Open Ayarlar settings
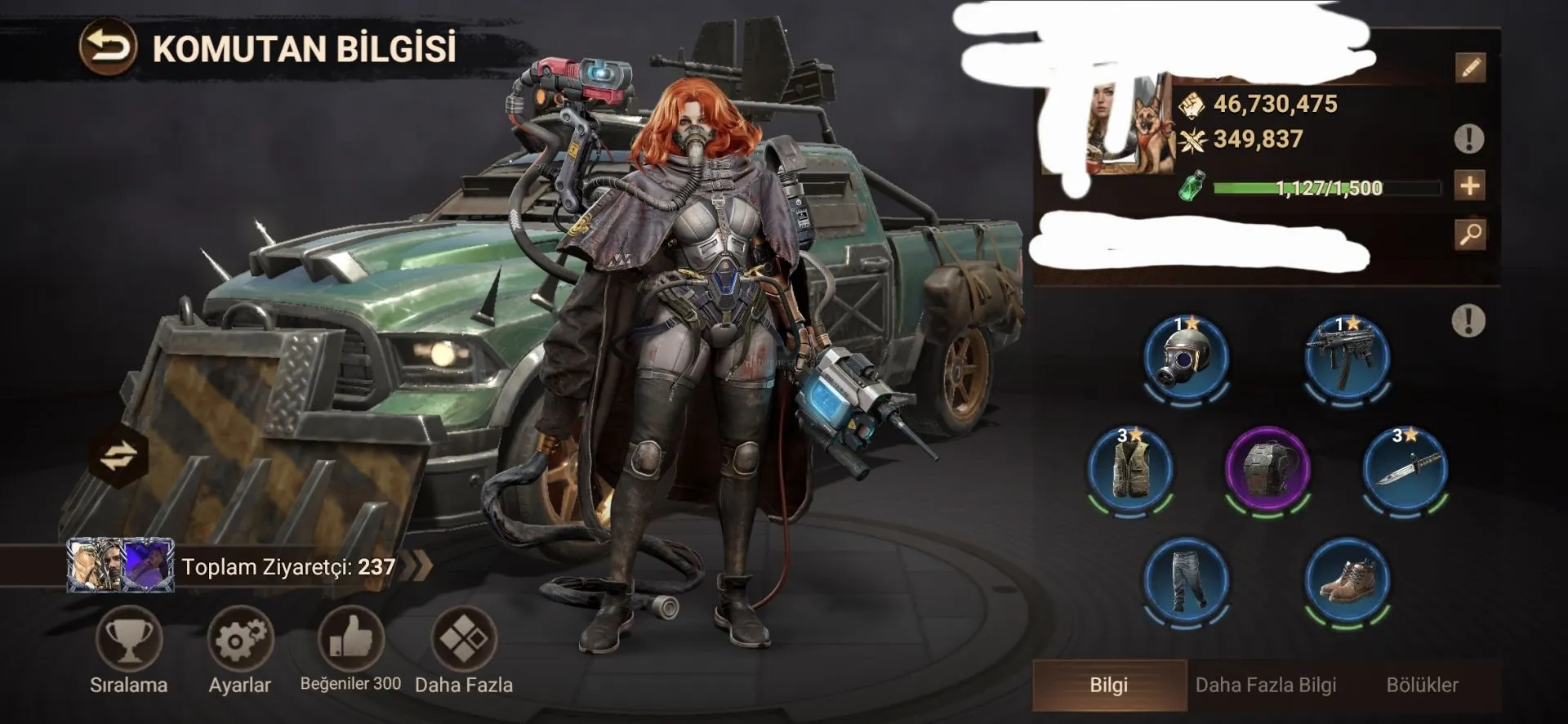 click(239, 640)
